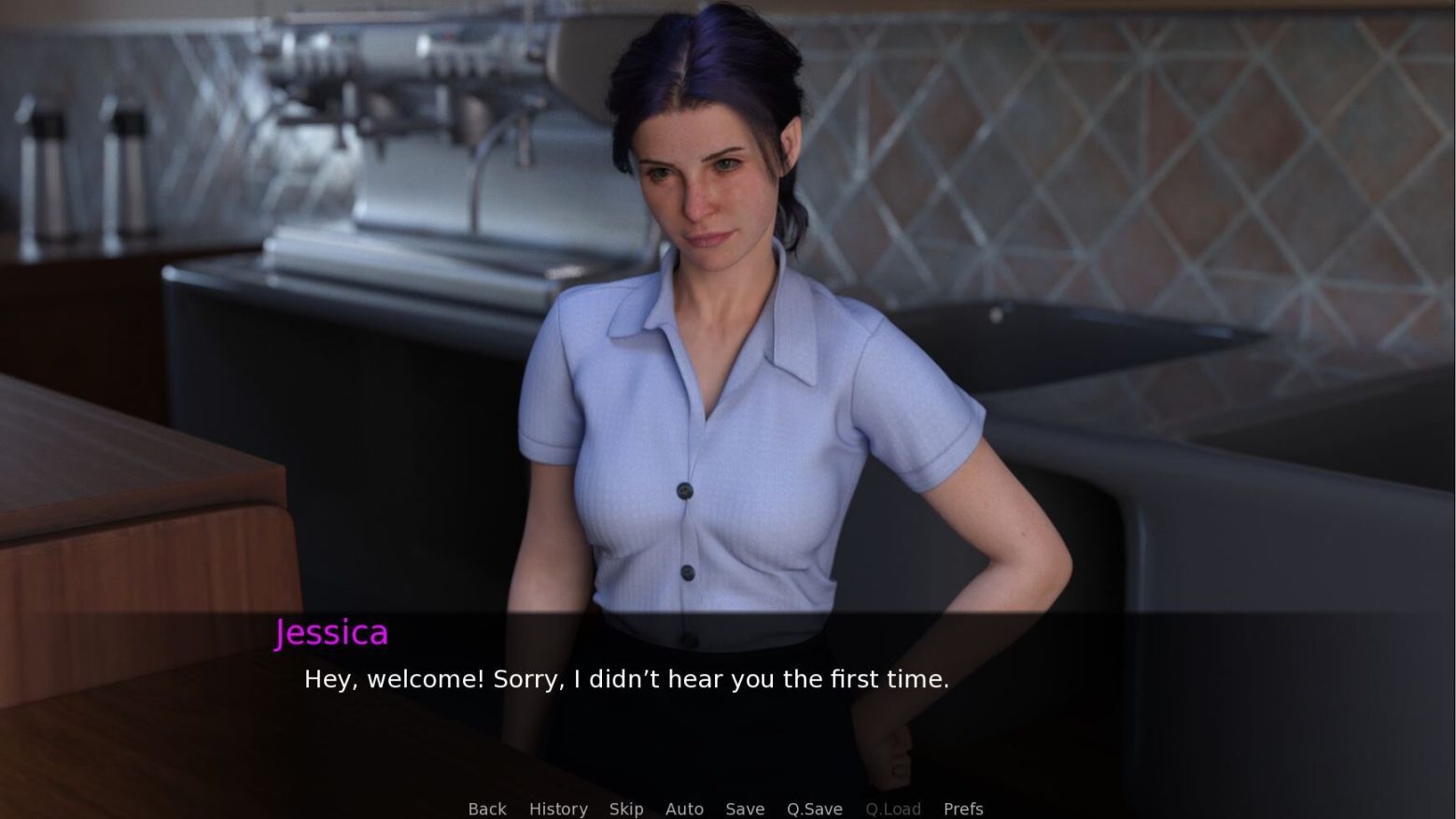Screen dimensions: 1456x819
Task: Click the Q.Load quick load button
Action: (x=892, y=809)
